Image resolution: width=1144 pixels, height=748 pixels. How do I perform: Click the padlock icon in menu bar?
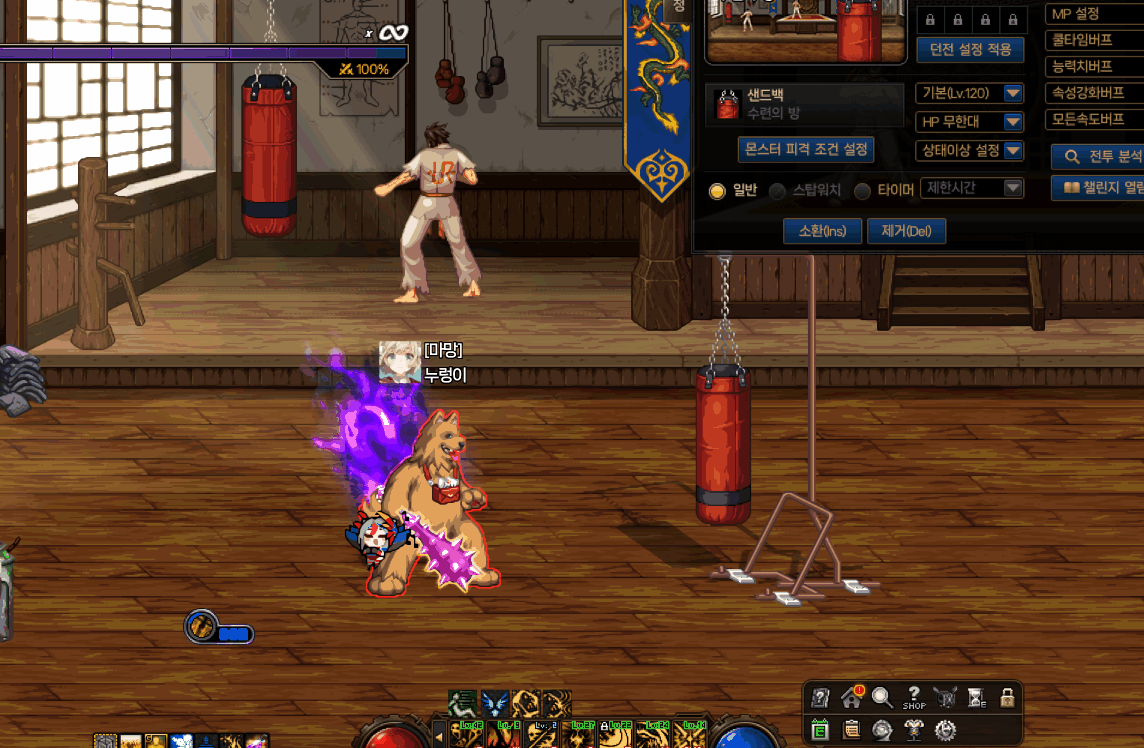click(x=1007, y=698)
